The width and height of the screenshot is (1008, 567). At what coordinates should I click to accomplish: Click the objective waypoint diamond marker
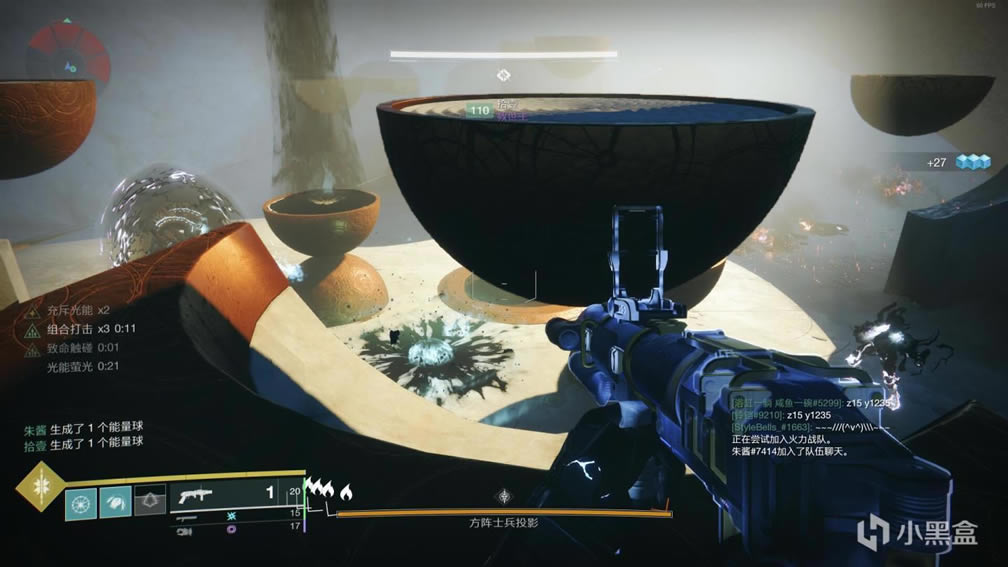(x=505, y=74)
